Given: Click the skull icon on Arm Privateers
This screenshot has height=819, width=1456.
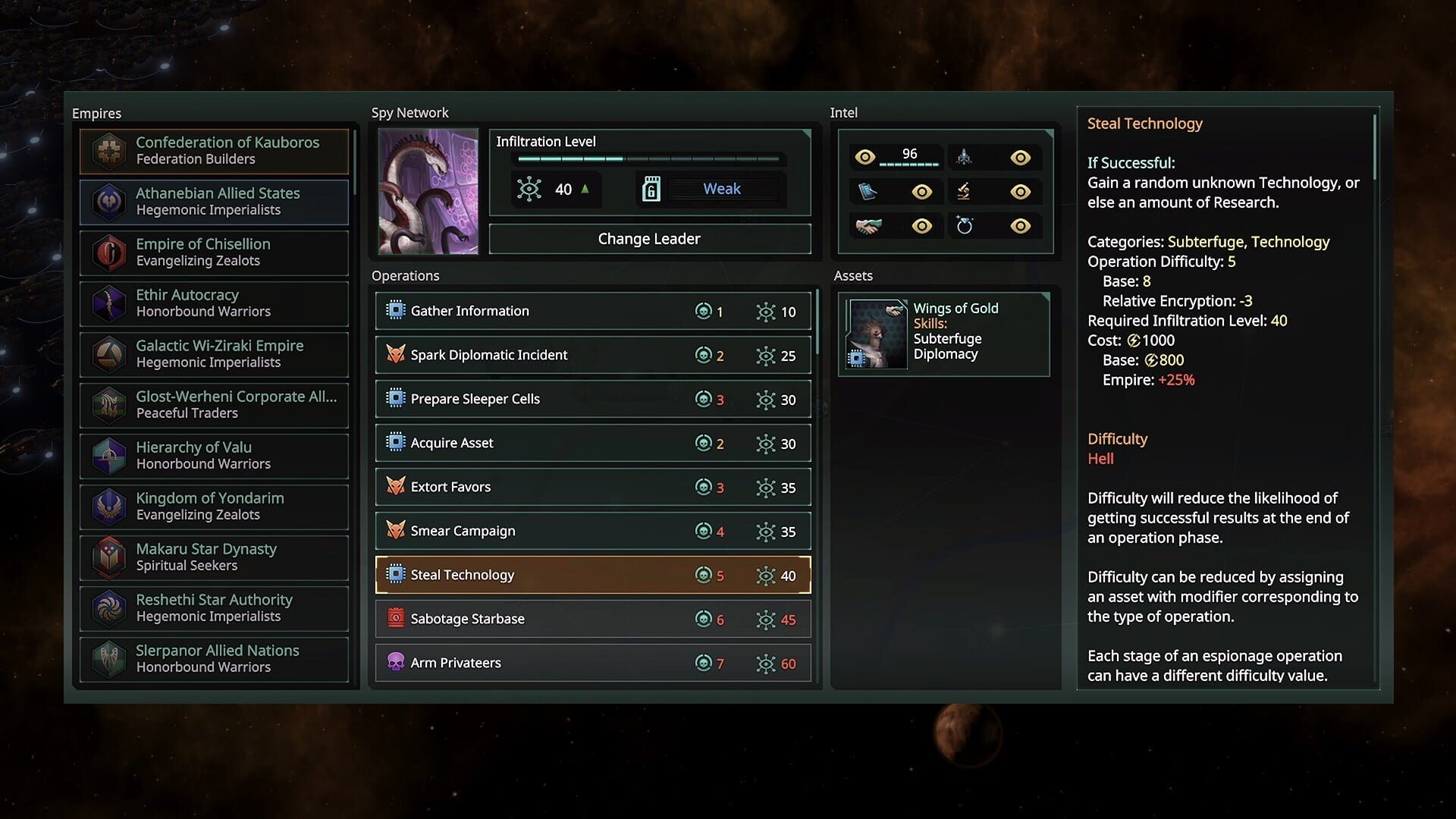Looking at the screenshot, I should tap(394, 662).
